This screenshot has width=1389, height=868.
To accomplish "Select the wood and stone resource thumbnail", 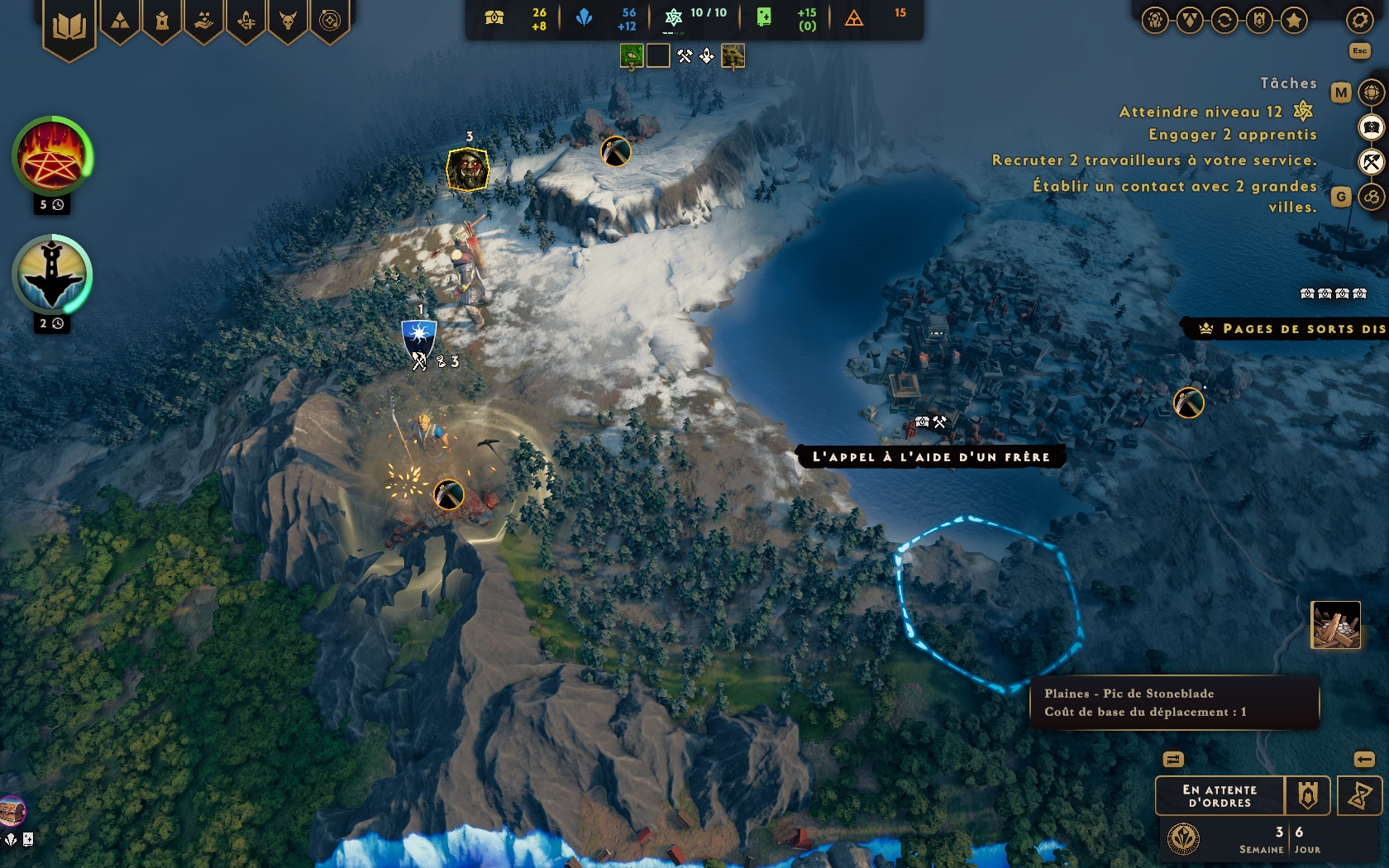I will (1335, 625).
